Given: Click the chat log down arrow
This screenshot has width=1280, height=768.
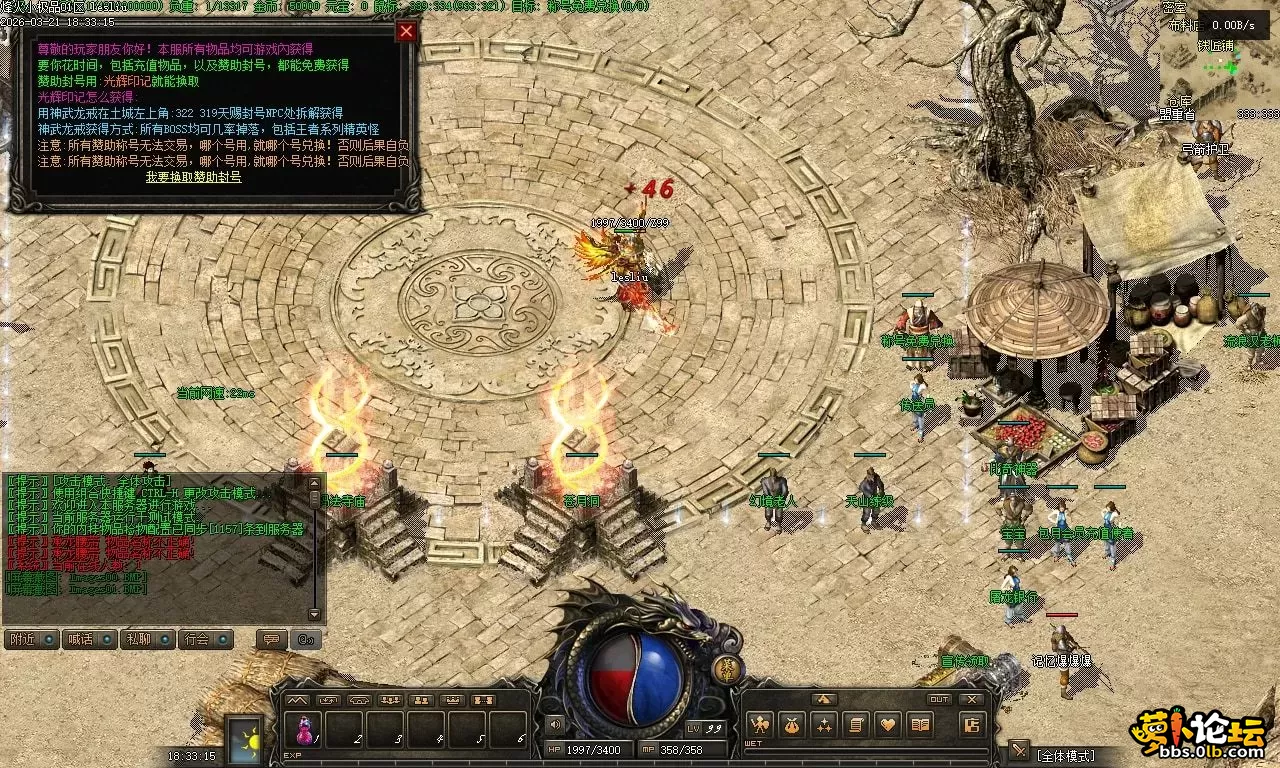Looking at the screenshot, I should tap(315, 614).
